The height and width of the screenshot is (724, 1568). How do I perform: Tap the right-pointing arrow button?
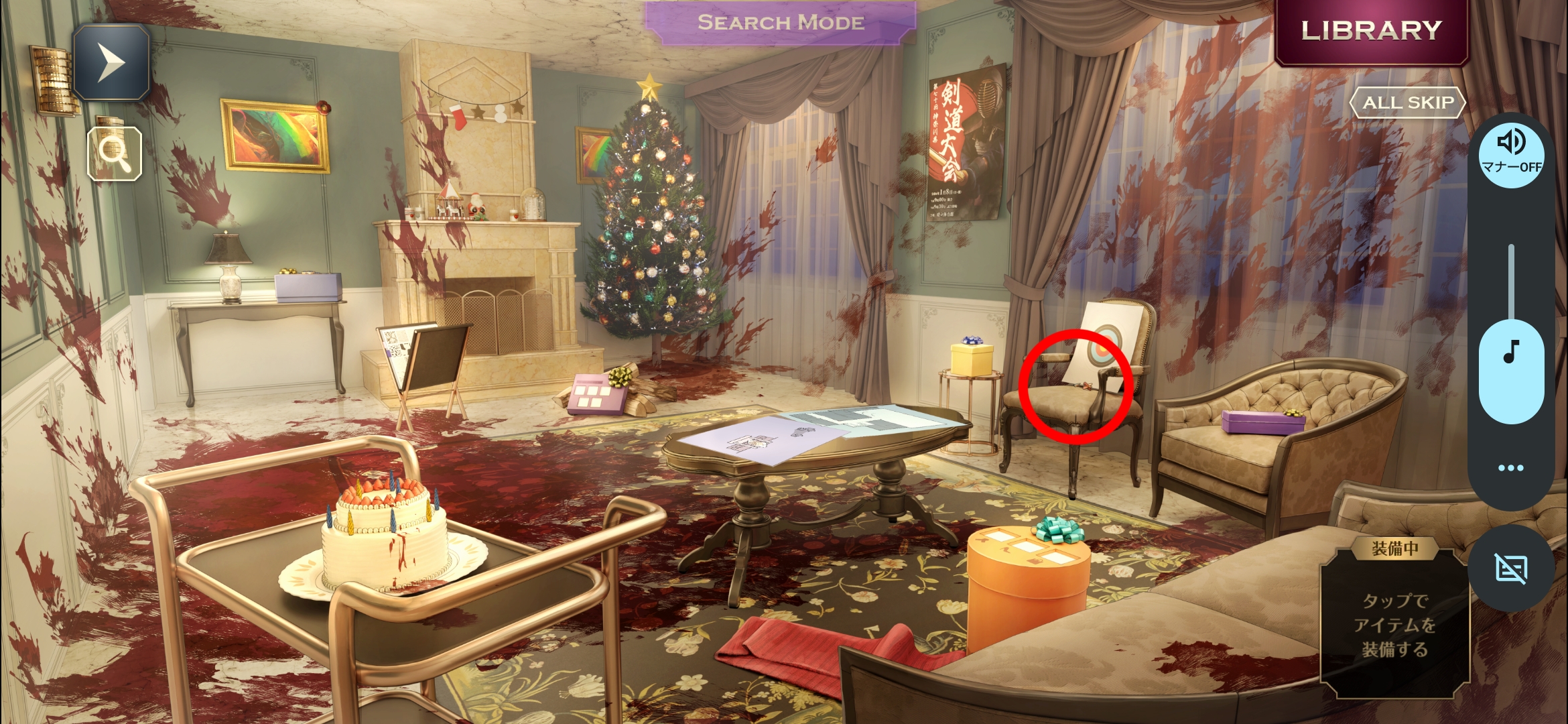tap(111, 62)
